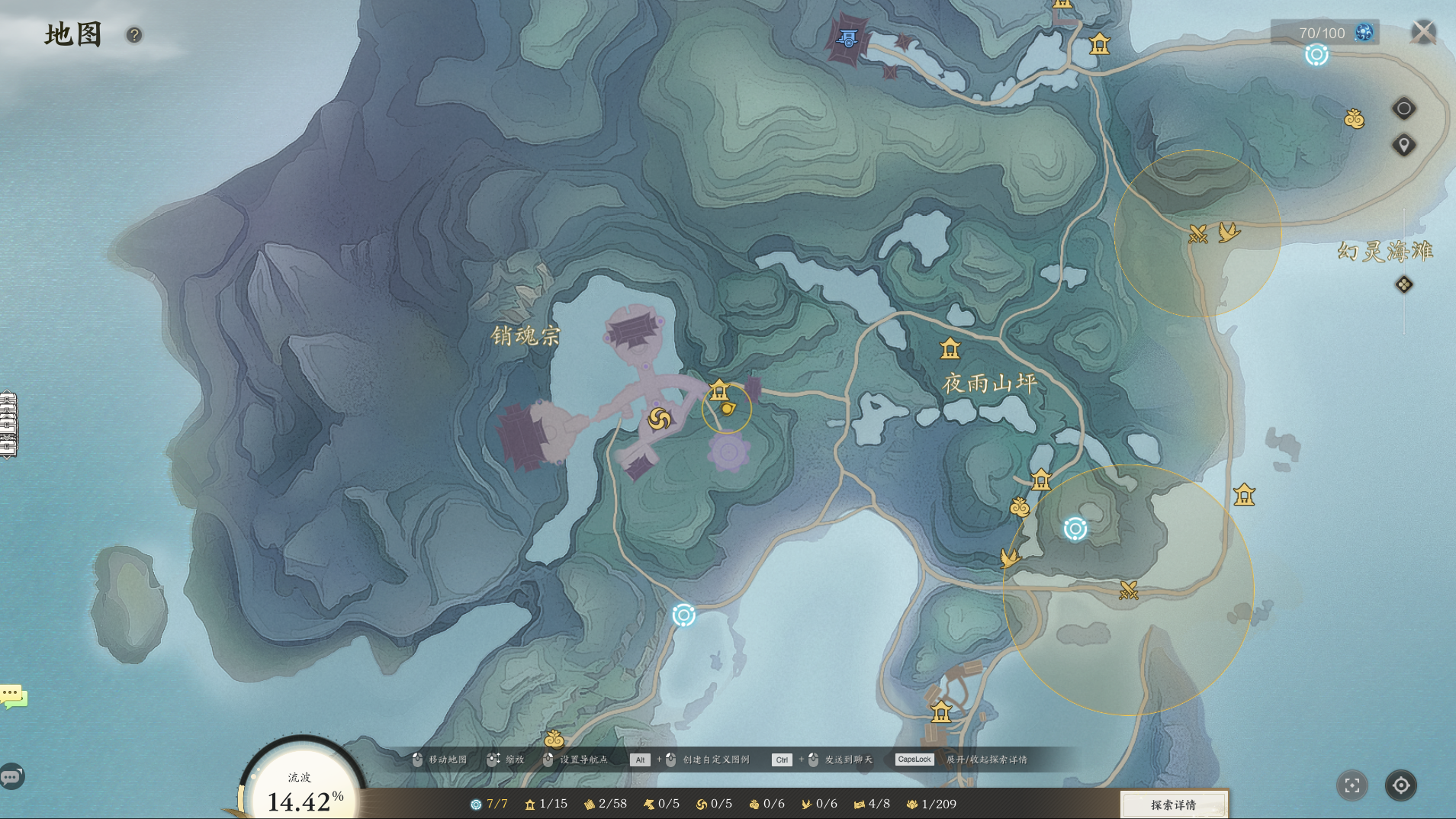Open the yellow chat bubble
Image resolution: width=1456 pixels, height=819 pixels.
pyautogui.click(x=13, y=695)
